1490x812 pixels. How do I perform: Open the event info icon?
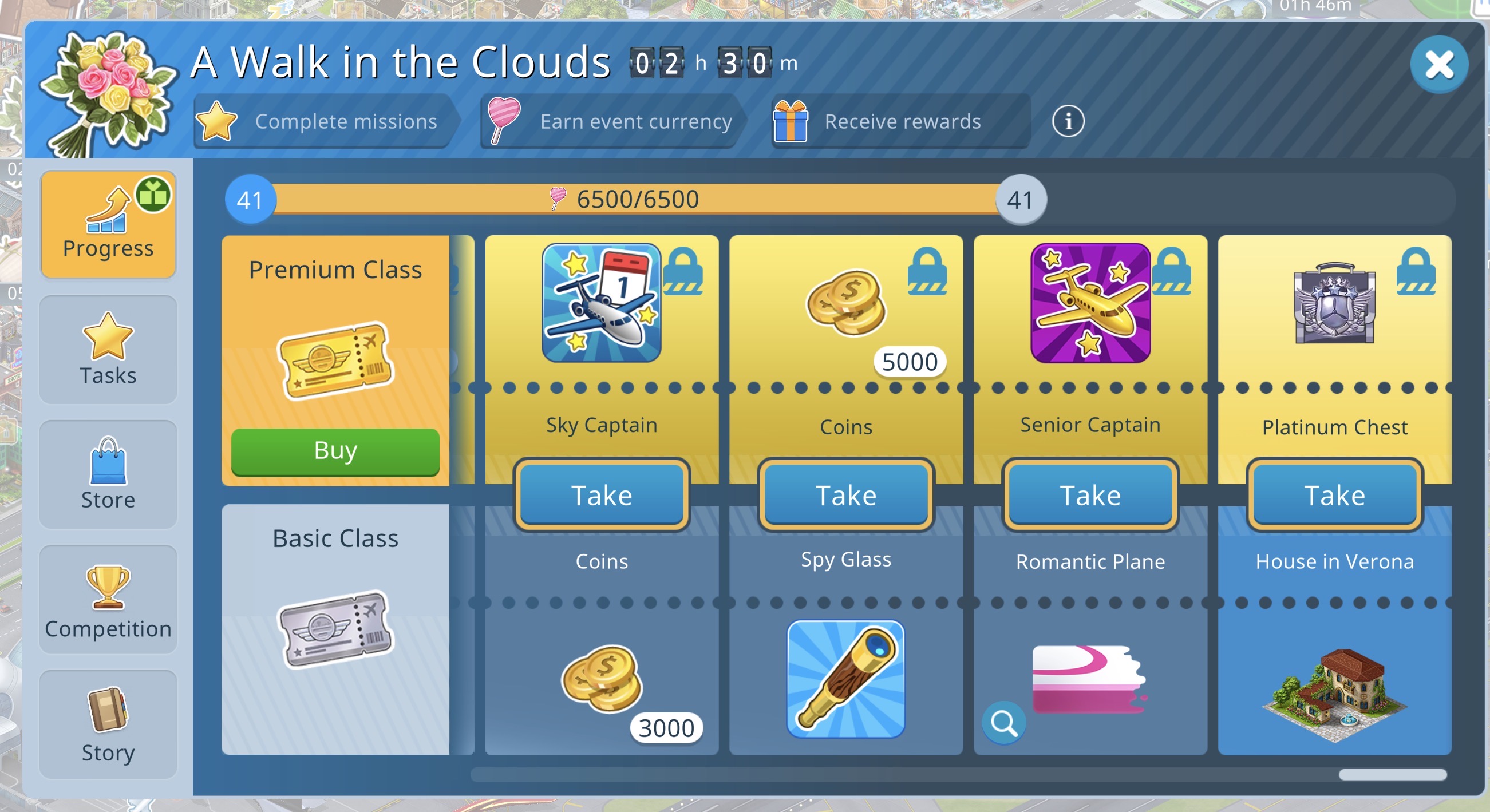pyautogui.click(x=1068, y=121)
